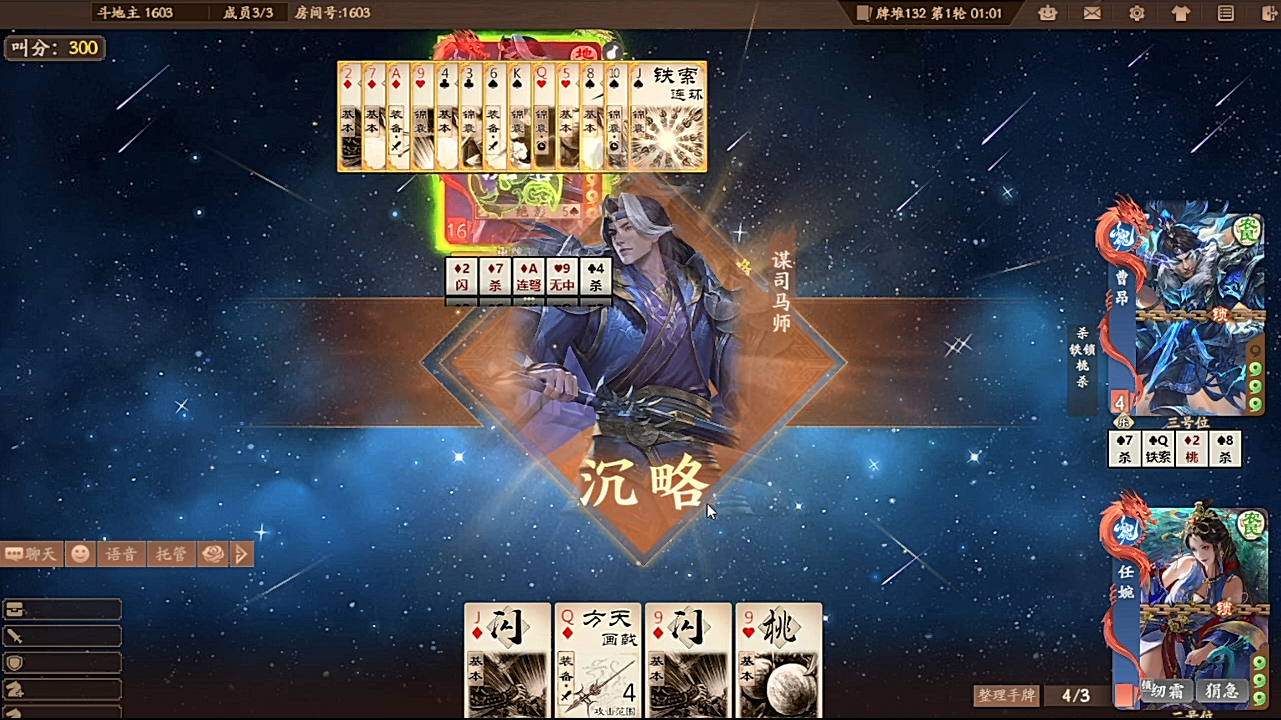The image size is (1281, 720).
Task: Enable 托管 auto-play mode
Action: click(171, 554)
